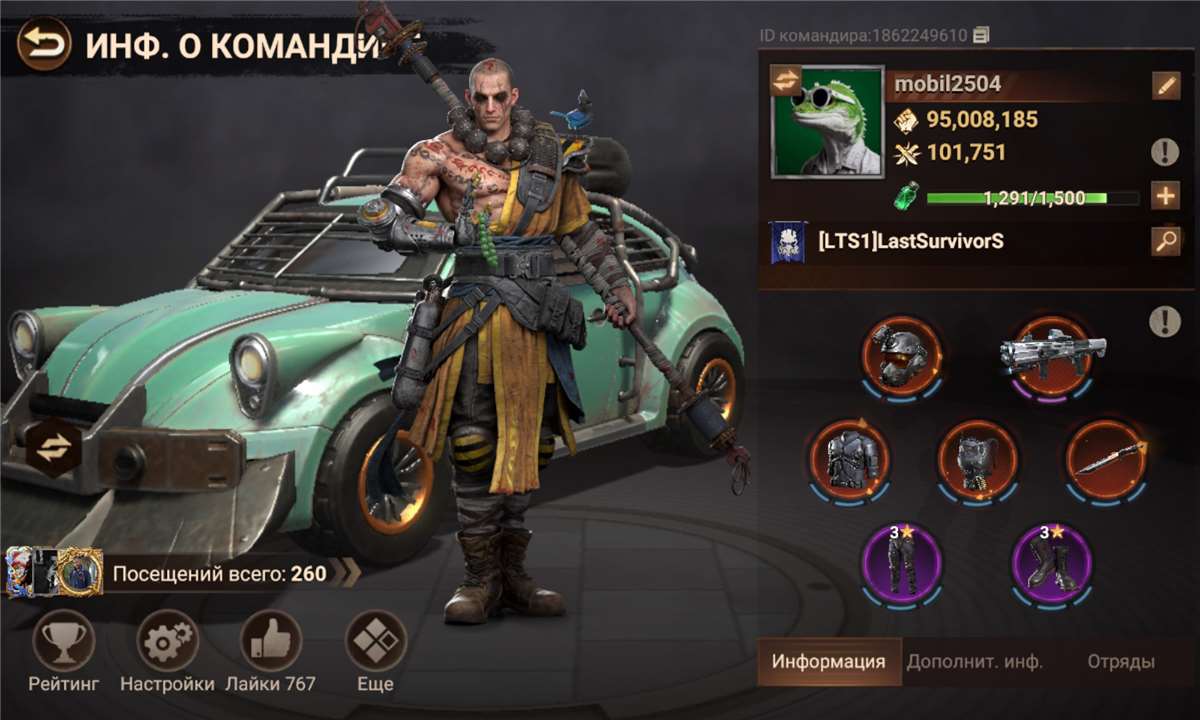Tap the Лайки 767 thumbs-up button
The image size is (1200, 720).
pyautogui.click(x=271, y=641)
